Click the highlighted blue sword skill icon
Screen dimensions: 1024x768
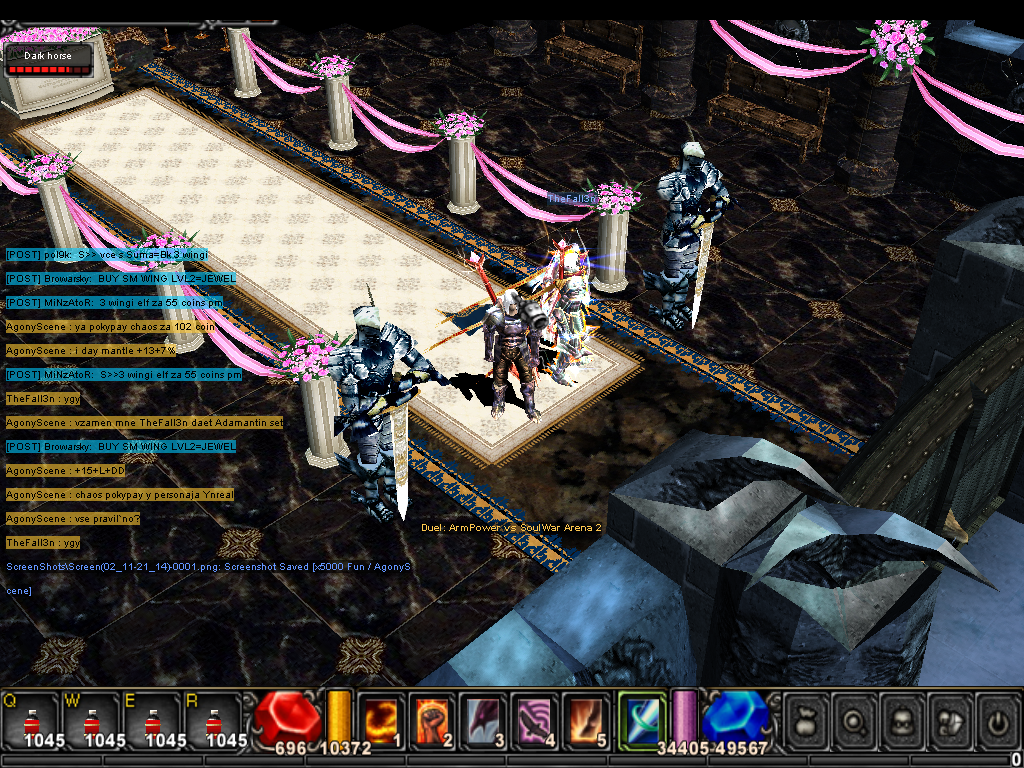(641, 718)
